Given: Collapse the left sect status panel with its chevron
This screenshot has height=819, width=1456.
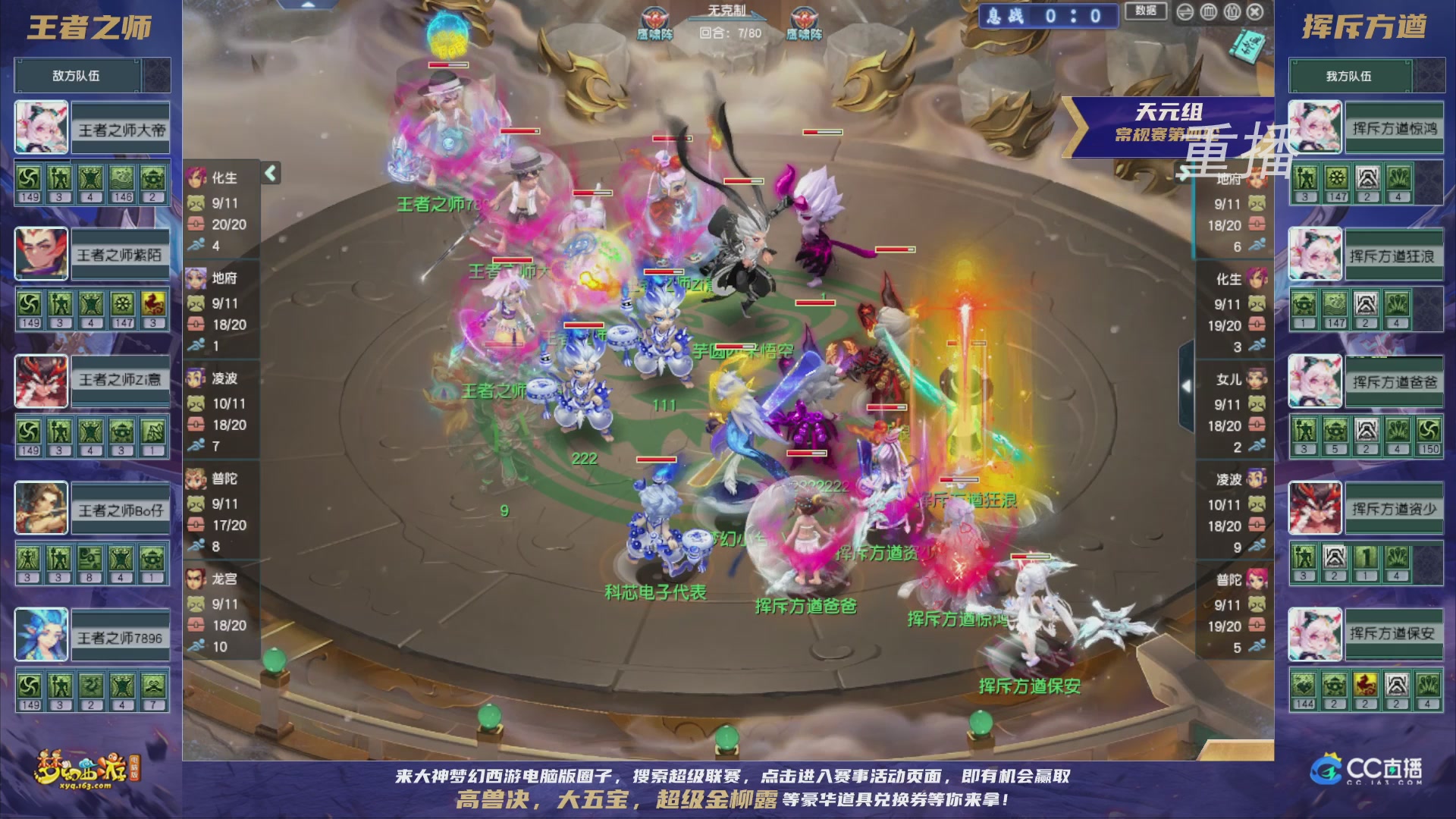Looking at the screenshot, I should click(269, 173).
